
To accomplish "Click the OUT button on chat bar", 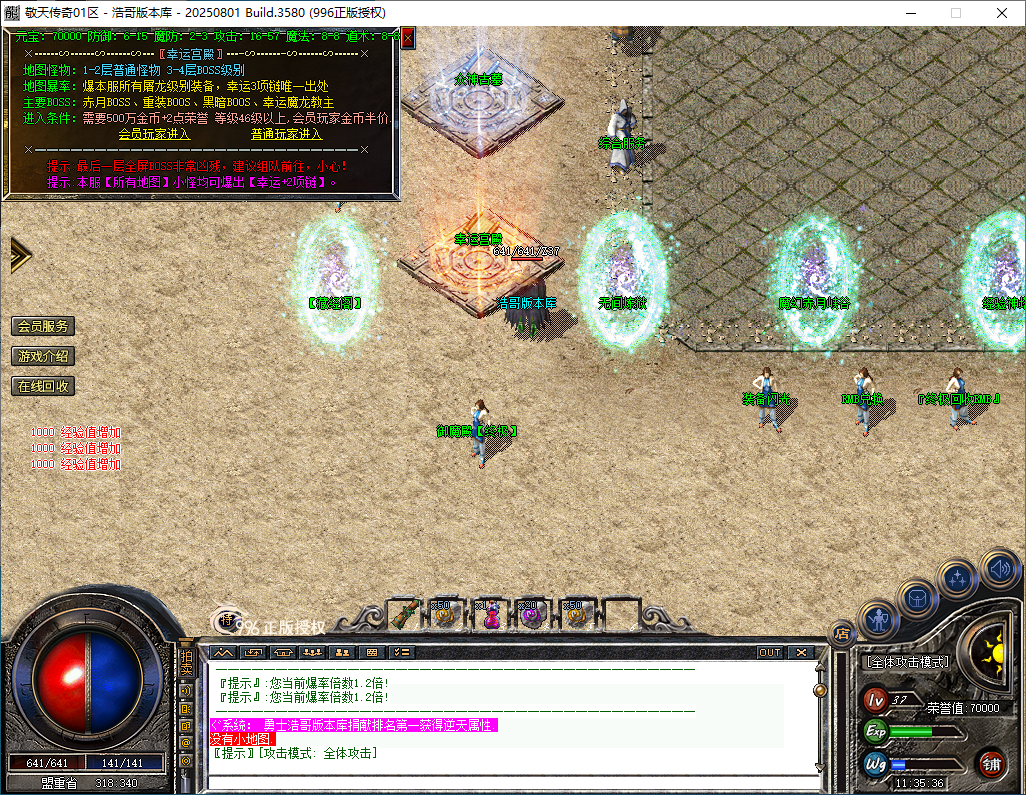I will (769, 652).
